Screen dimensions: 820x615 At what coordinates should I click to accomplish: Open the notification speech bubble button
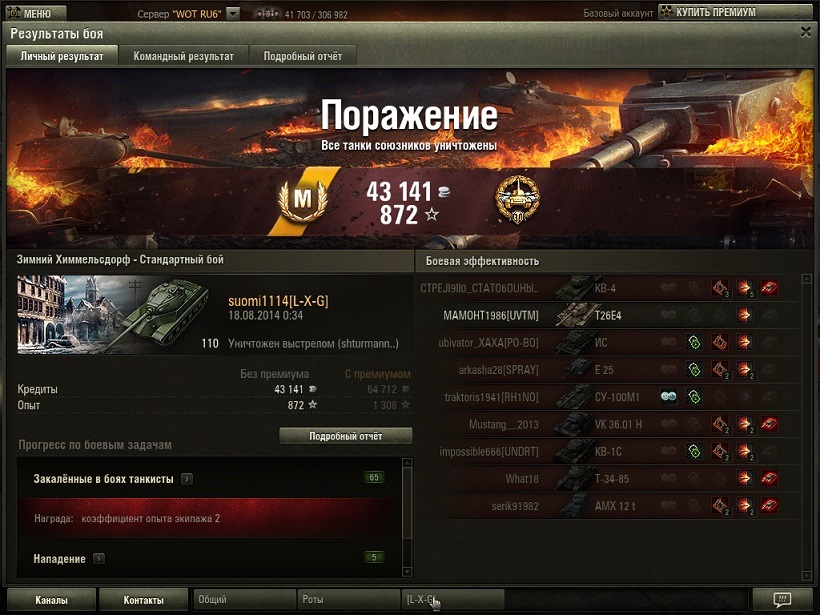[783, 599]
